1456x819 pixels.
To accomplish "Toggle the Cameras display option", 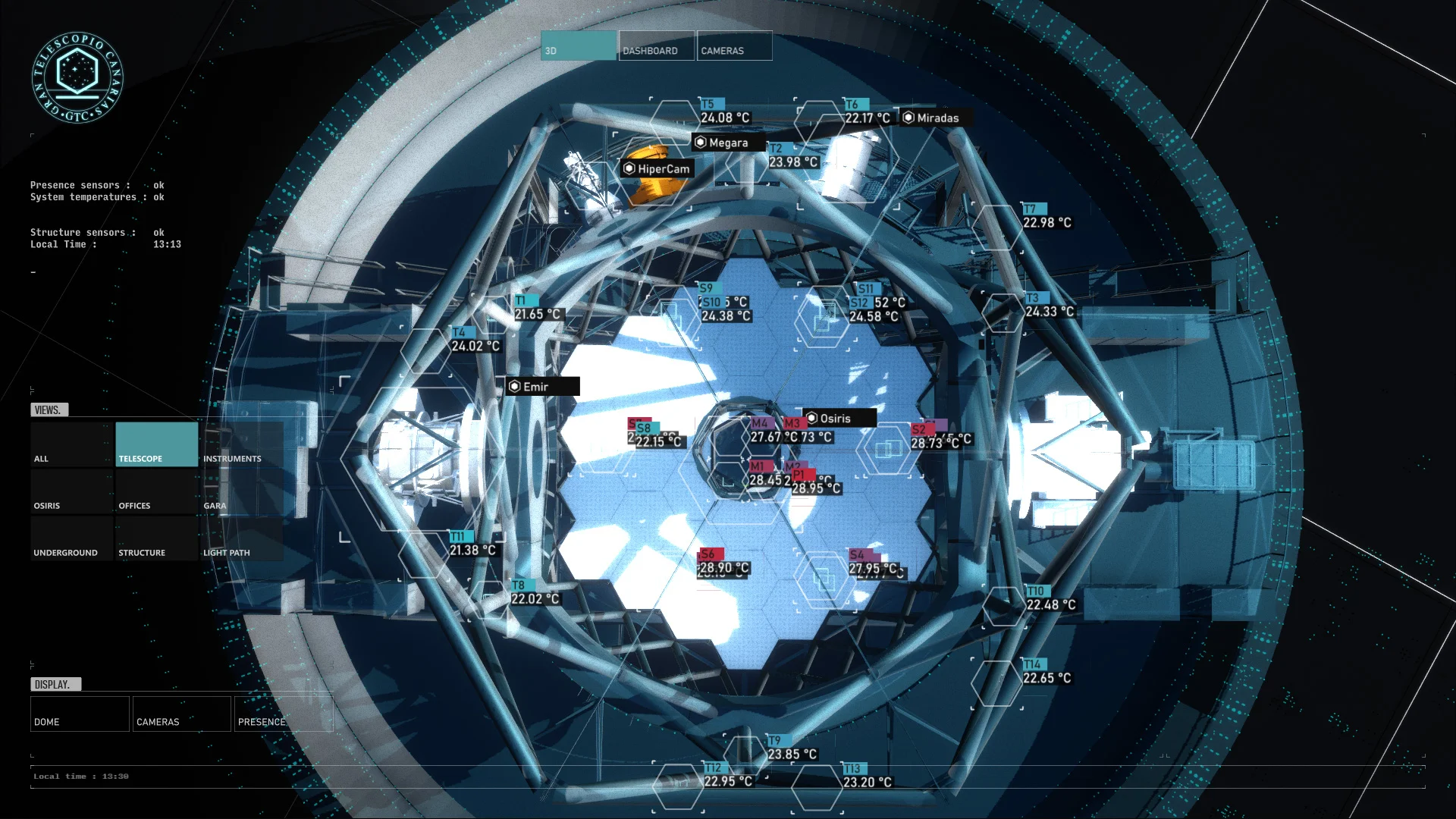I will click(182, 714).
